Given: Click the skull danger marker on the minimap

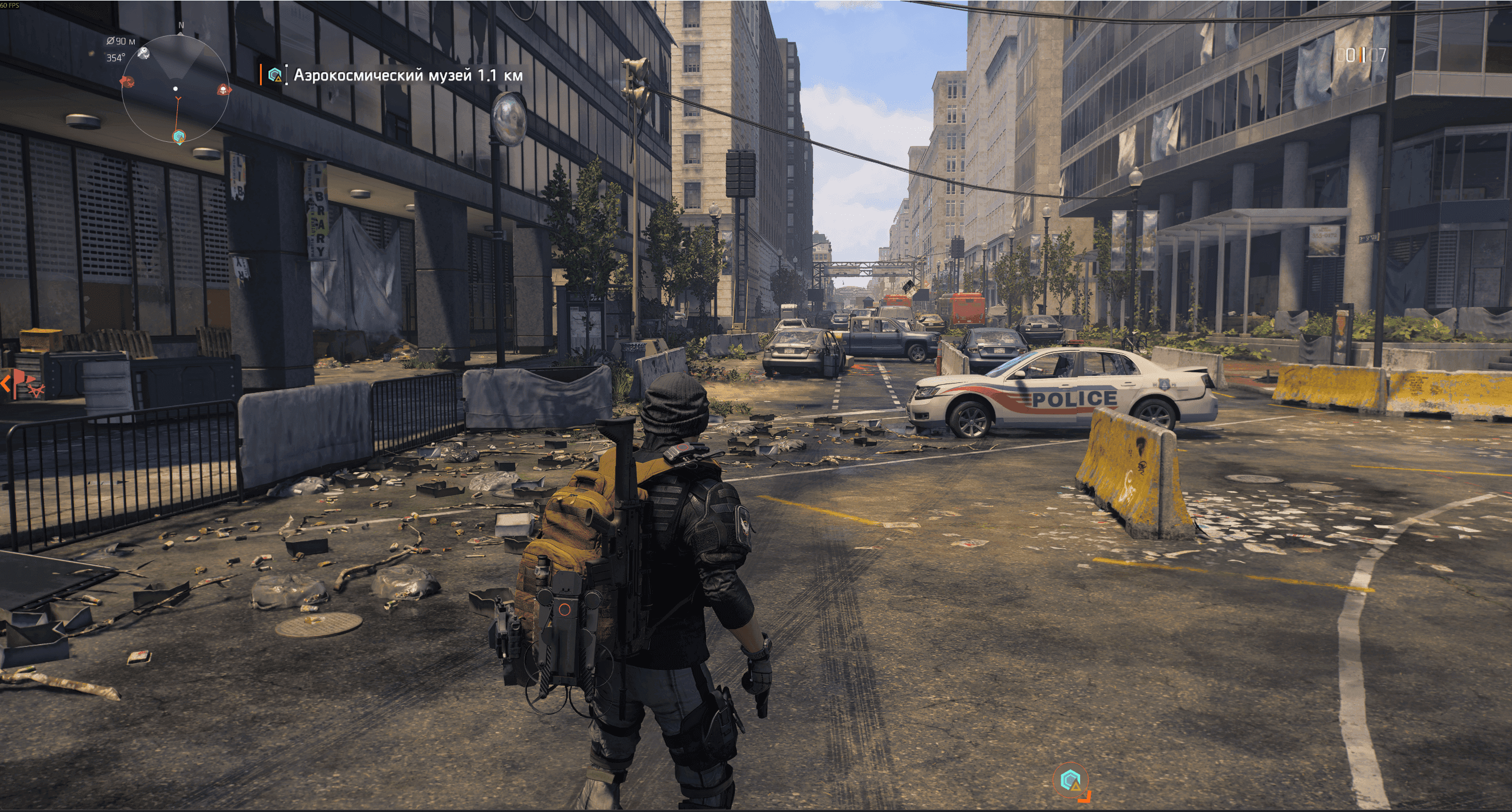Looking at the screenshot, I should click(x=223, y=90).
